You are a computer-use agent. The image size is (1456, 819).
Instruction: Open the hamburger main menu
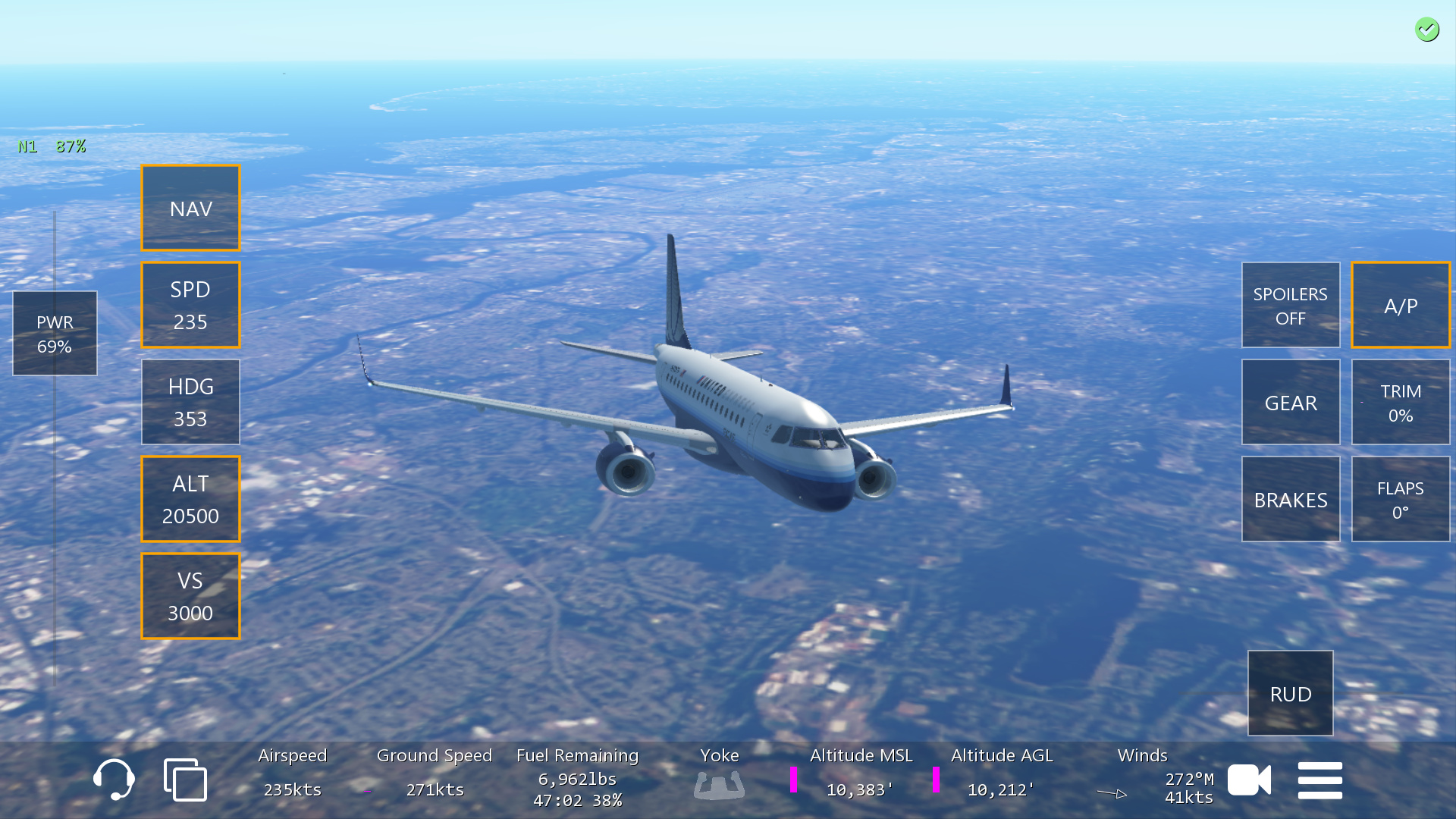tap(1319, 780)
